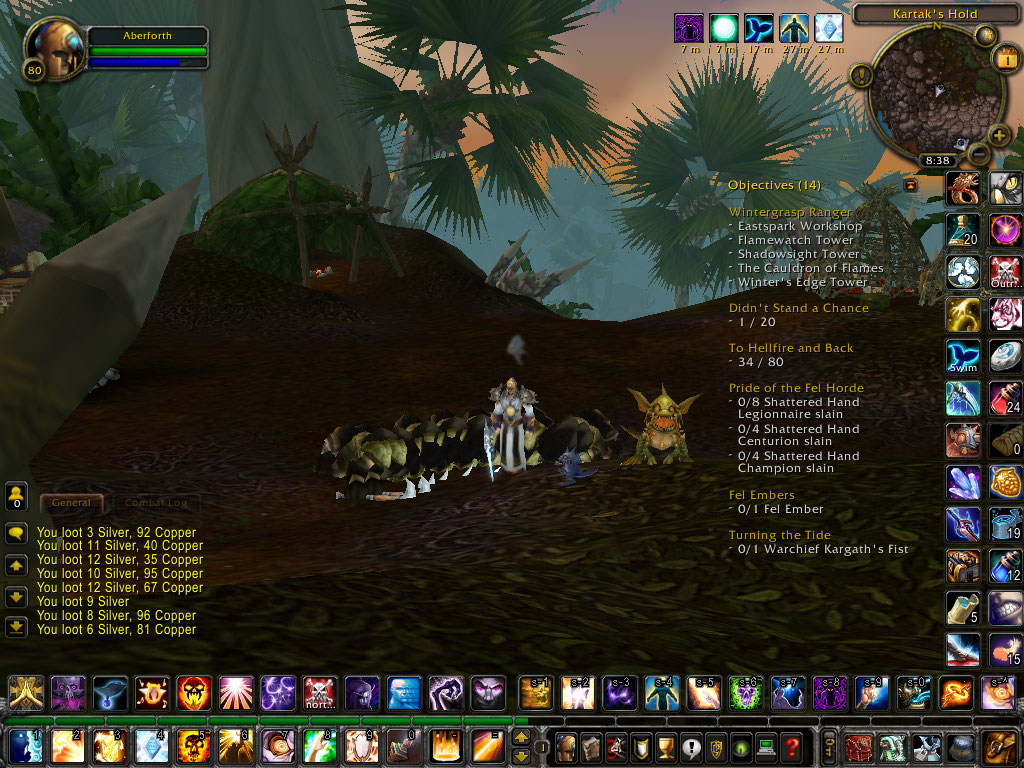Select the General chat tab
The height and width of the screenshot is (768, 1024).
(71, 502)
